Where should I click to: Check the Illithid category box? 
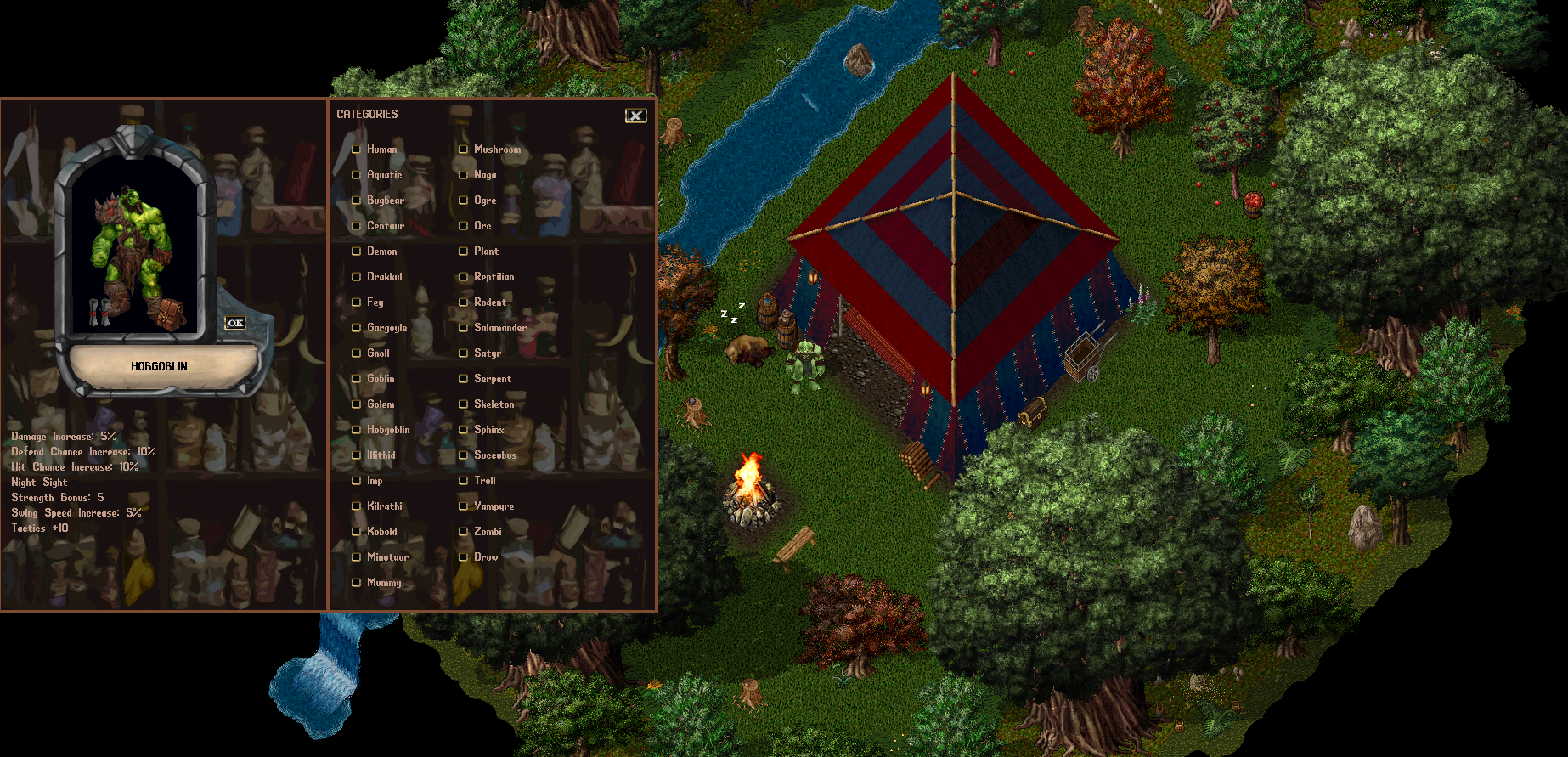pyautogui.click(x=357, y=455)
